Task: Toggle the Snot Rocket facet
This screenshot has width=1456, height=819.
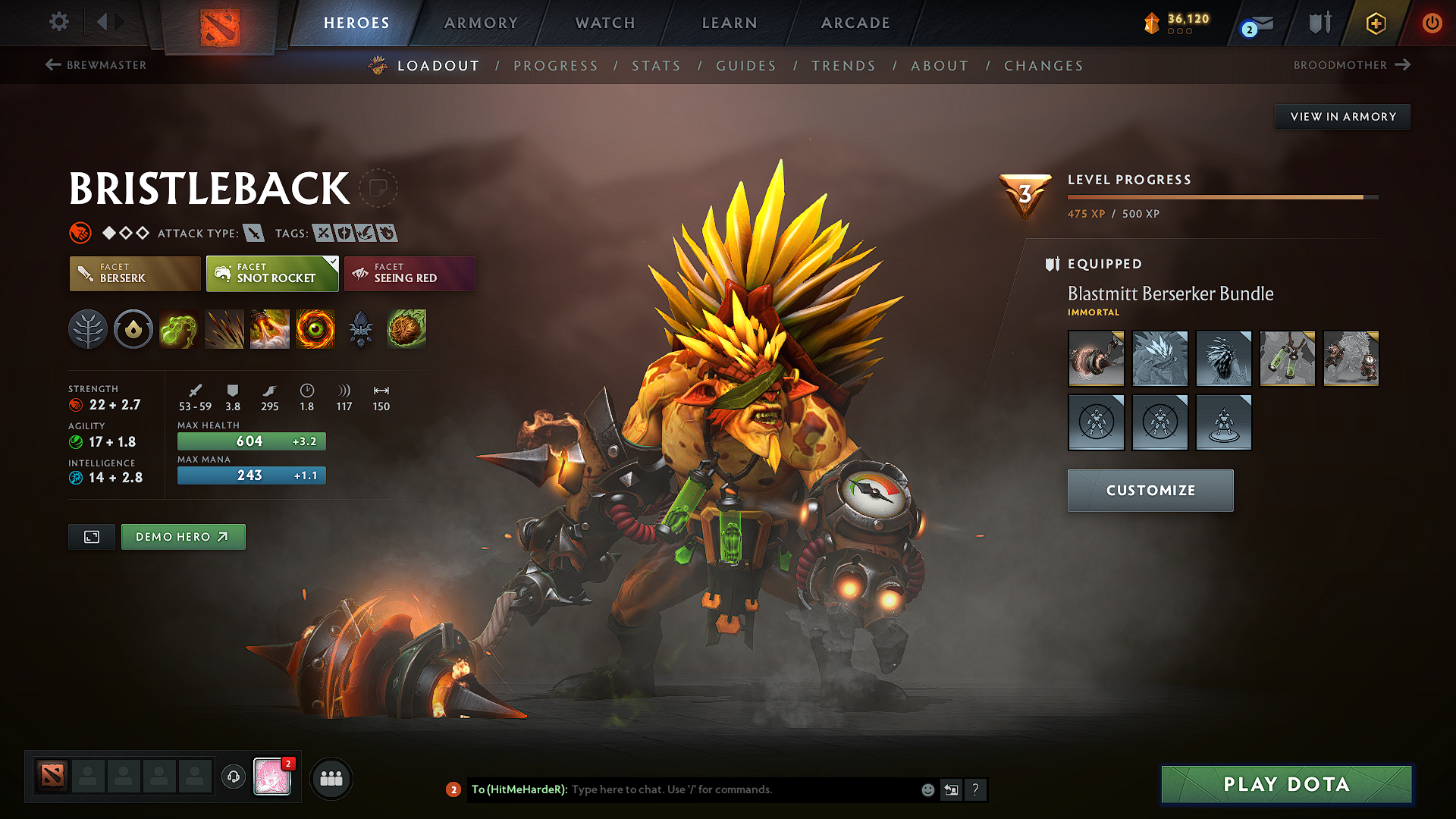Action: [x=271, y=274]
